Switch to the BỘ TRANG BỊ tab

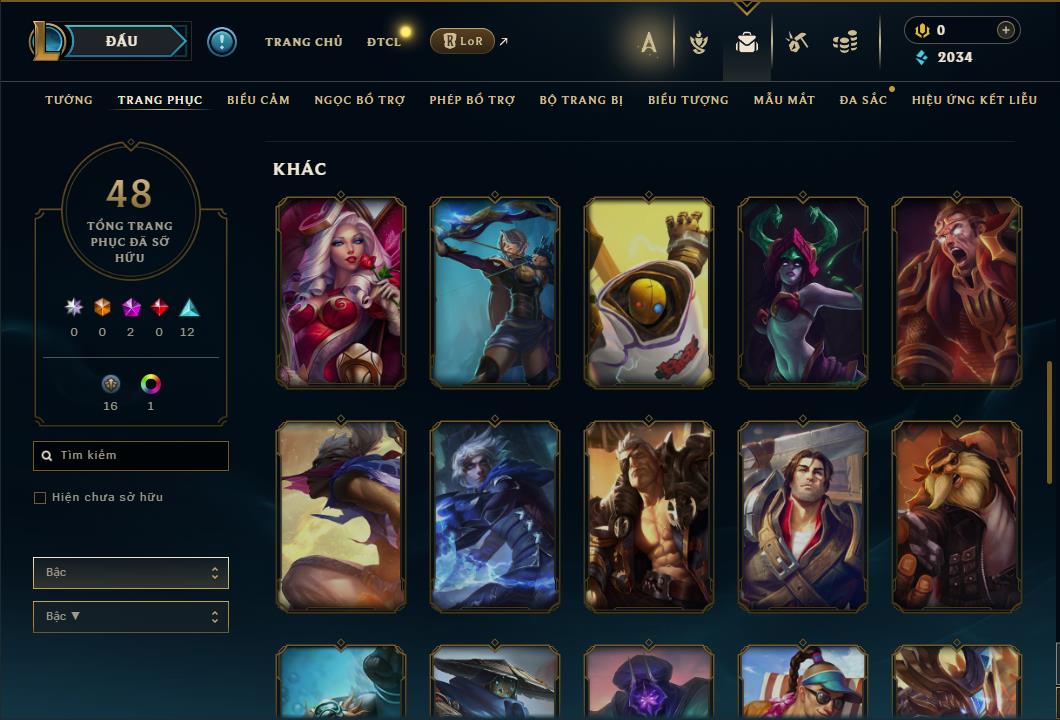point(581,100)
